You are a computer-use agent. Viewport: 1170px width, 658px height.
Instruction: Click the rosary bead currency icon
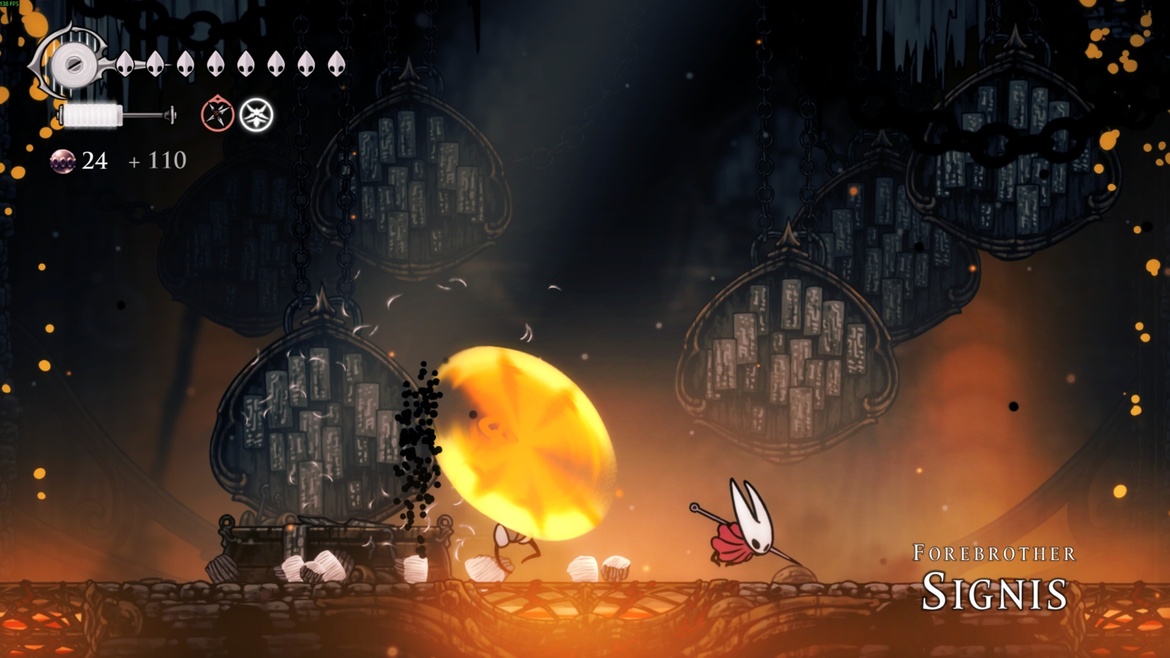tap(63, 161)
